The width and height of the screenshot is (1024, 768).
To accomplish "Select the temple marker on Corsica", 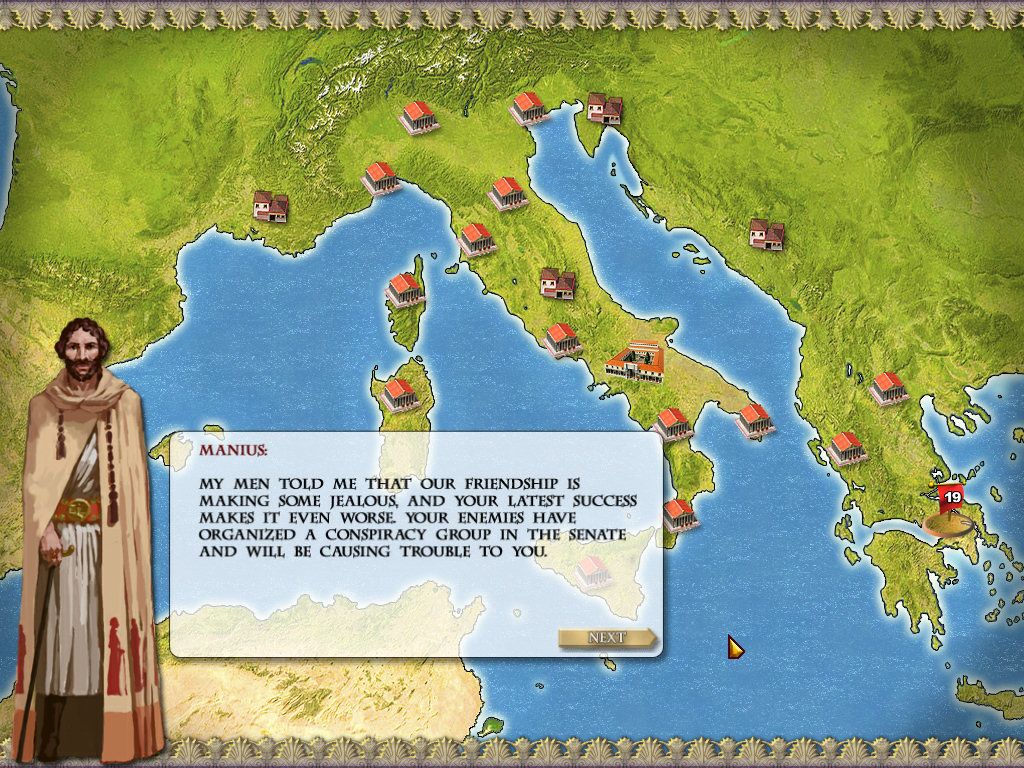I will click(x=405, y=289).
